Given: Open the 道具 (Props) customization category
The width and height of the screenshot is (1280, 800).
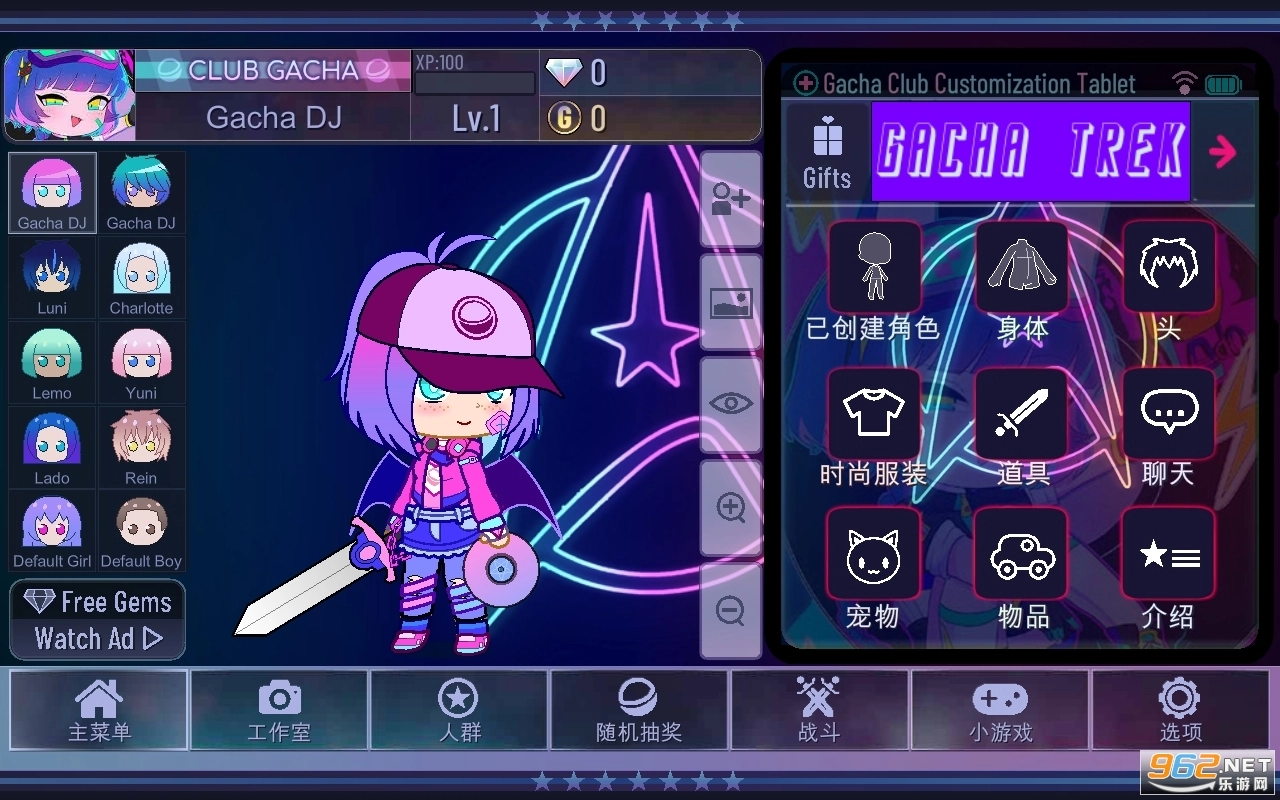Looking at the screenshot, I should (1022, 414).
